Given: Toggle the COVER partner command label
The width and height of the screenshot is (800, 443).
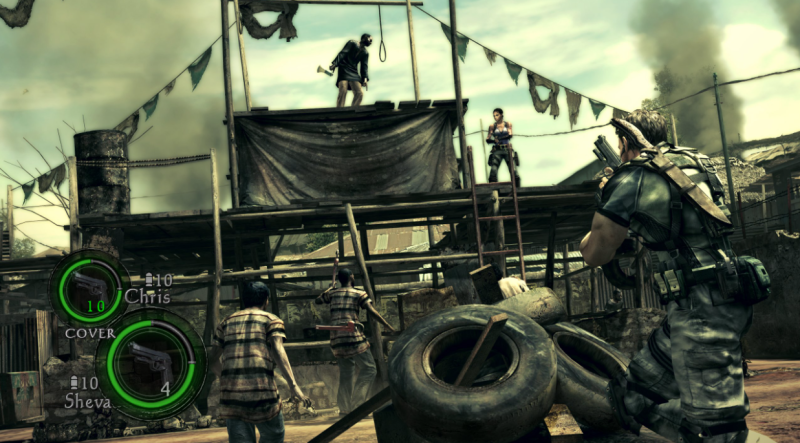Looking at the screenshot, I should (90, 333).
